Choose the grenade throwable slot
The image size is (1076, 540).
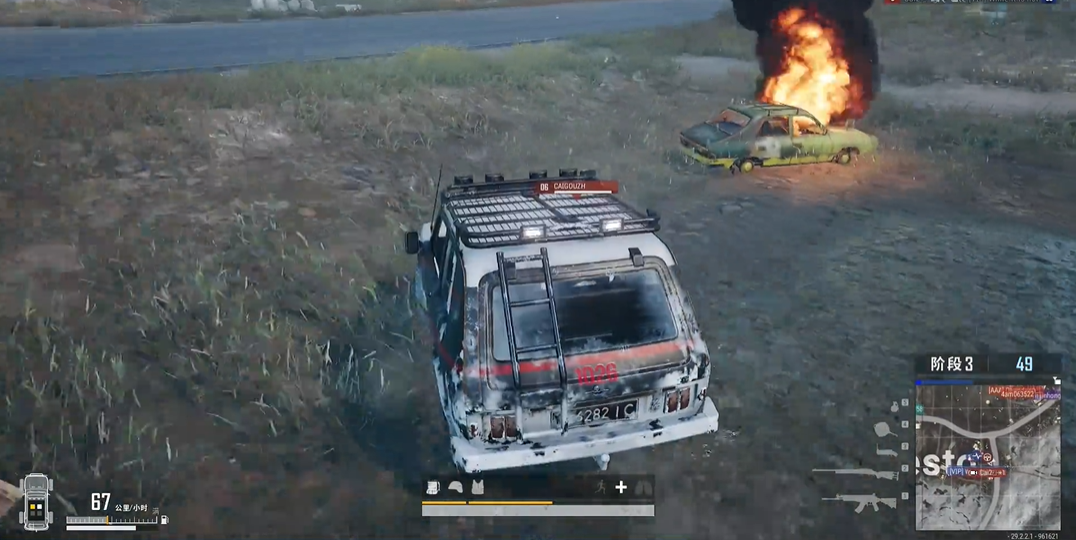tap(893, 406)
